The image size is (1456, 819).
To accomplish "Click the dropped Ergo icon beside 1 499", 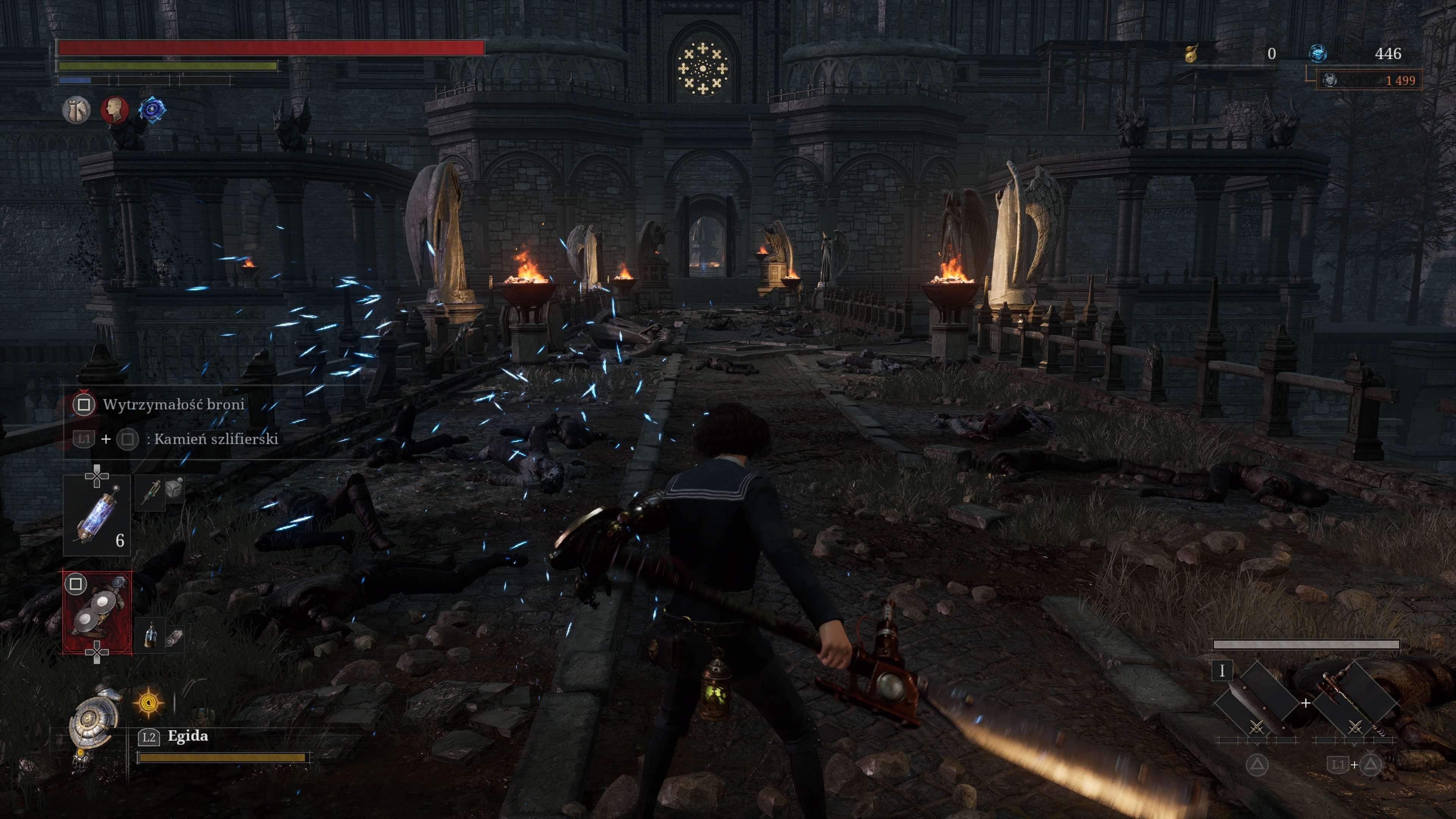I will point(1330,80).
